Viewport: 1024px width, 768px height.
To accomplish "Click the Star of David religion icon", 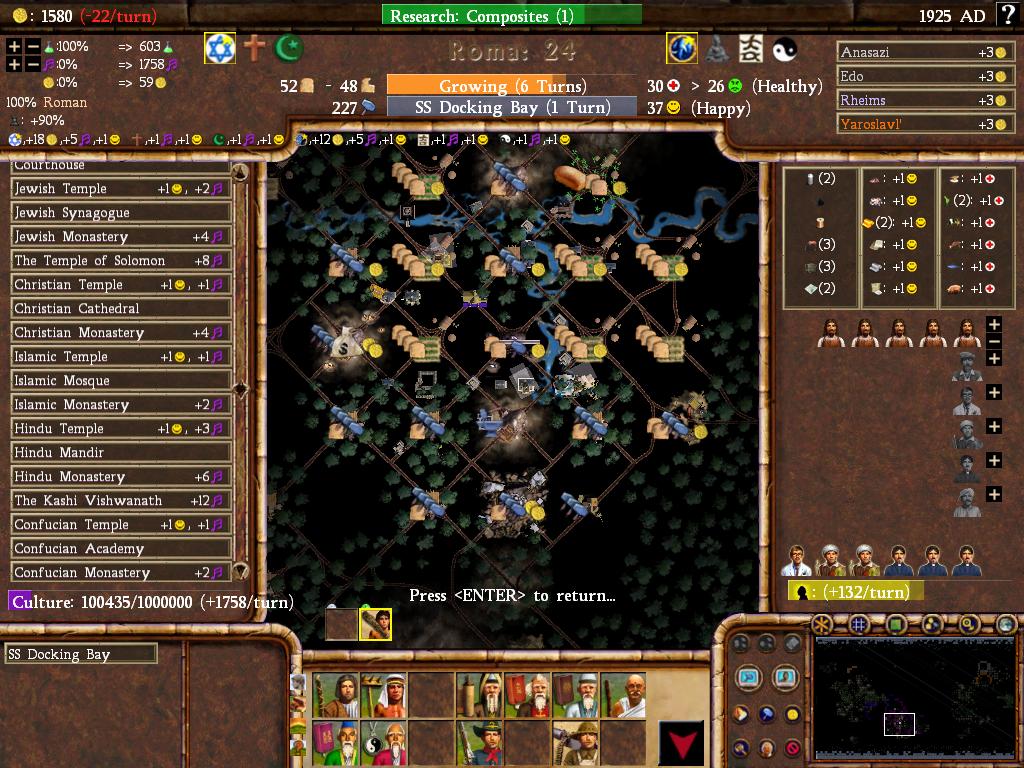I will [220, 48].
